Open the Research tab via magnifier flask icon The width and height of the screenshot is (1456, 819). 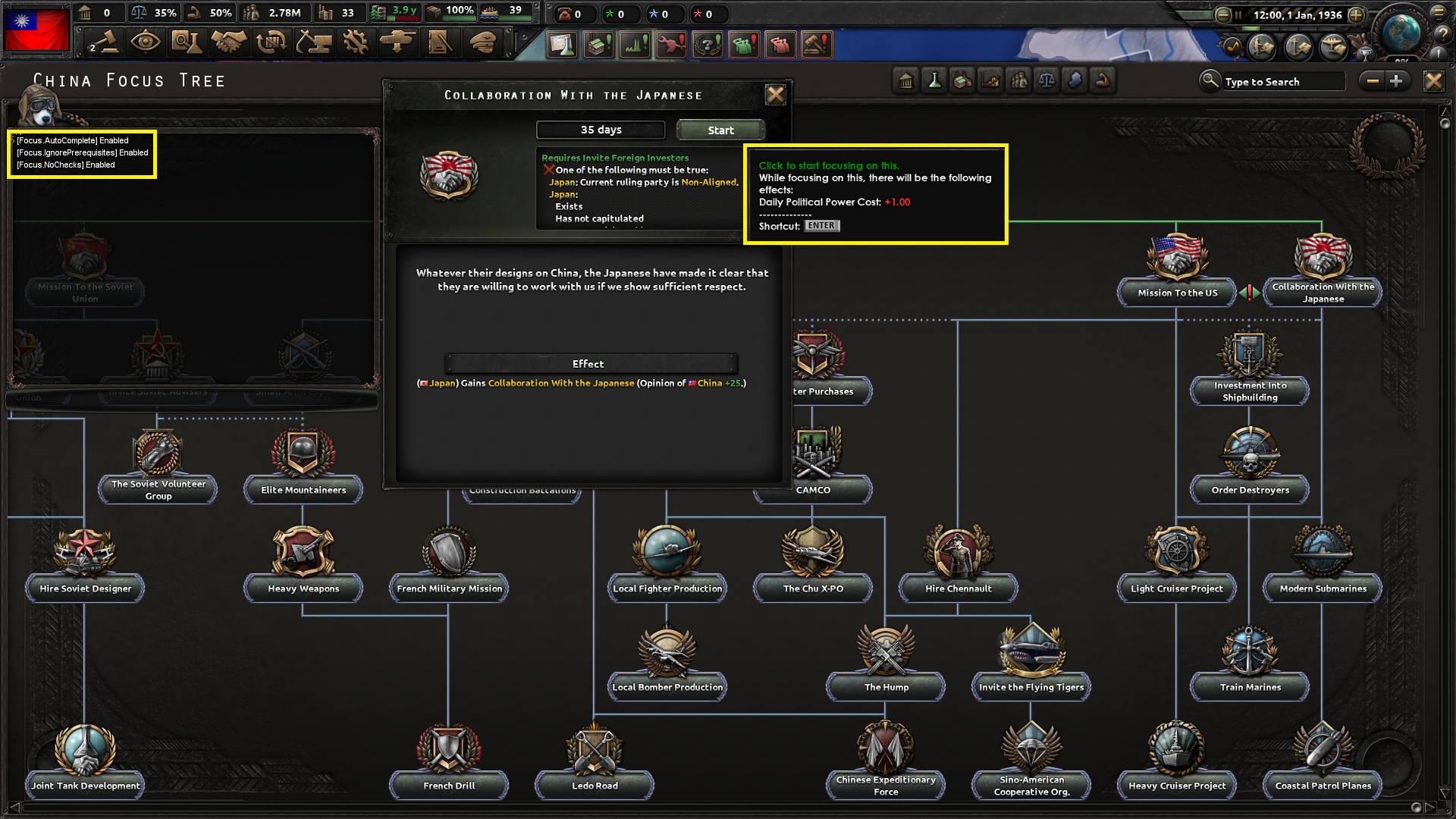coord(187,43)
